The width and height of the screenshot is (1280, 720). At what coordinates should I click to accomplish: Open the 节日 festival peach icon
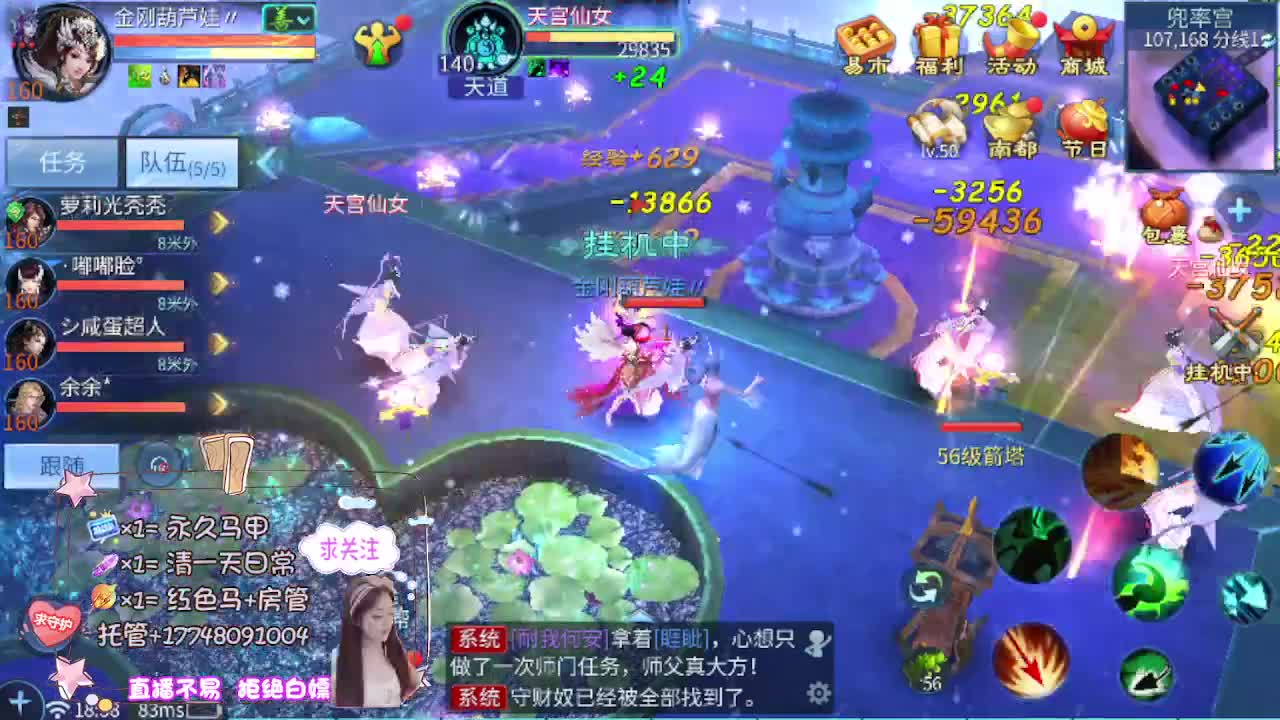click(x=1082, y=125)
